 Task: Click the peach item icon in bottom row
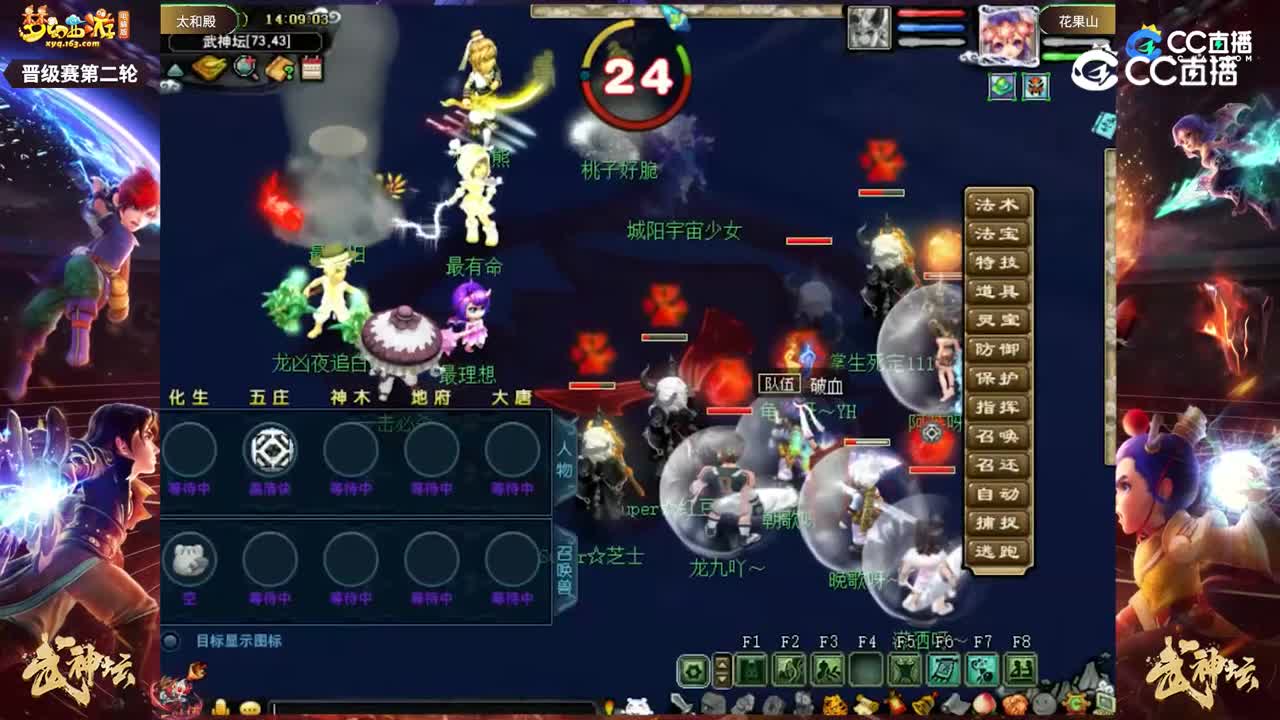983,706
